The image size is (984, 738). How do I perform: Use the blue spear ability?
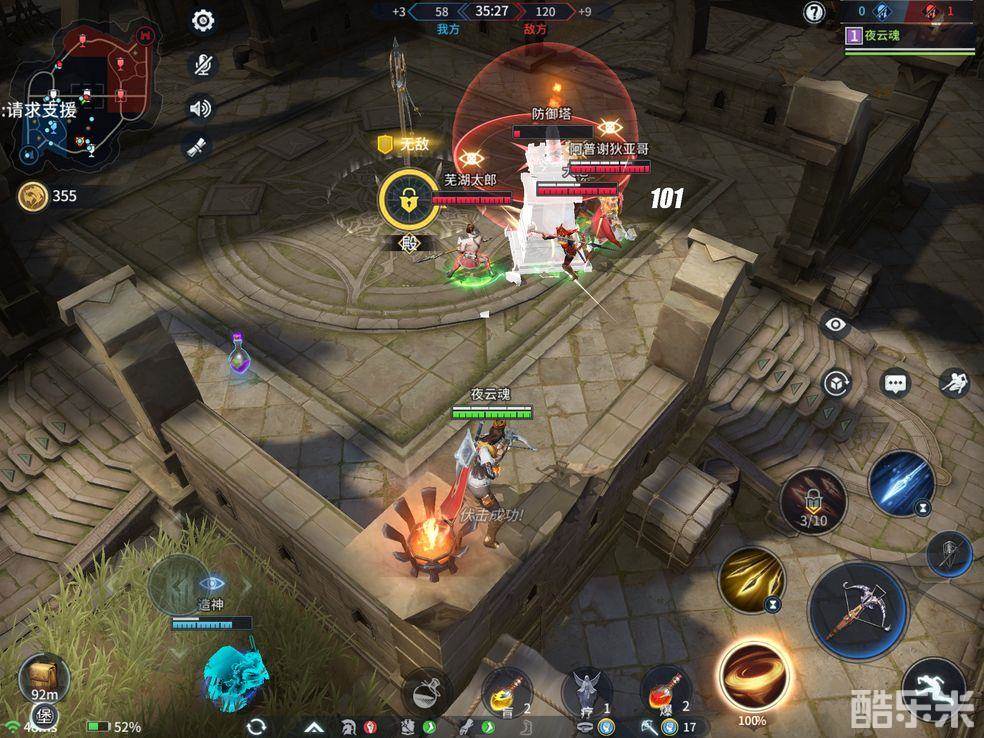901,483
